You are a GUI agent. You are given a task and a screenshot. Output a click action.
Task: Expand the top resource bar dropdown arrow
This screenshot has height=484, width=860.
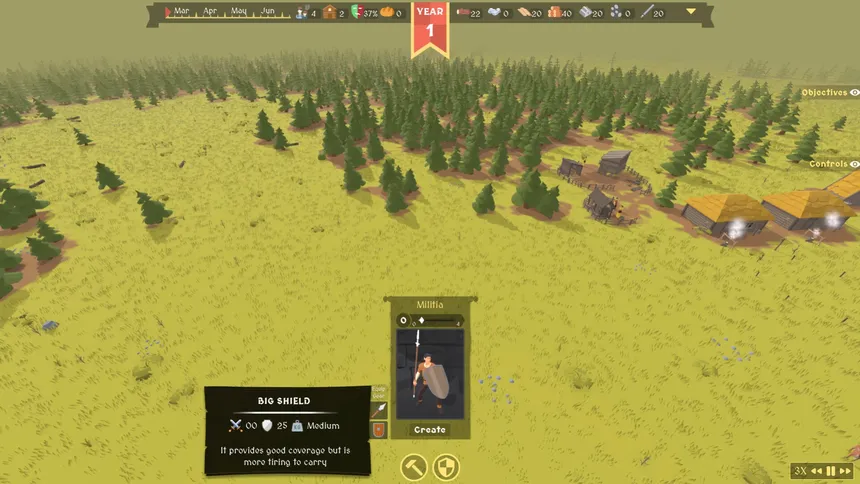691,13
